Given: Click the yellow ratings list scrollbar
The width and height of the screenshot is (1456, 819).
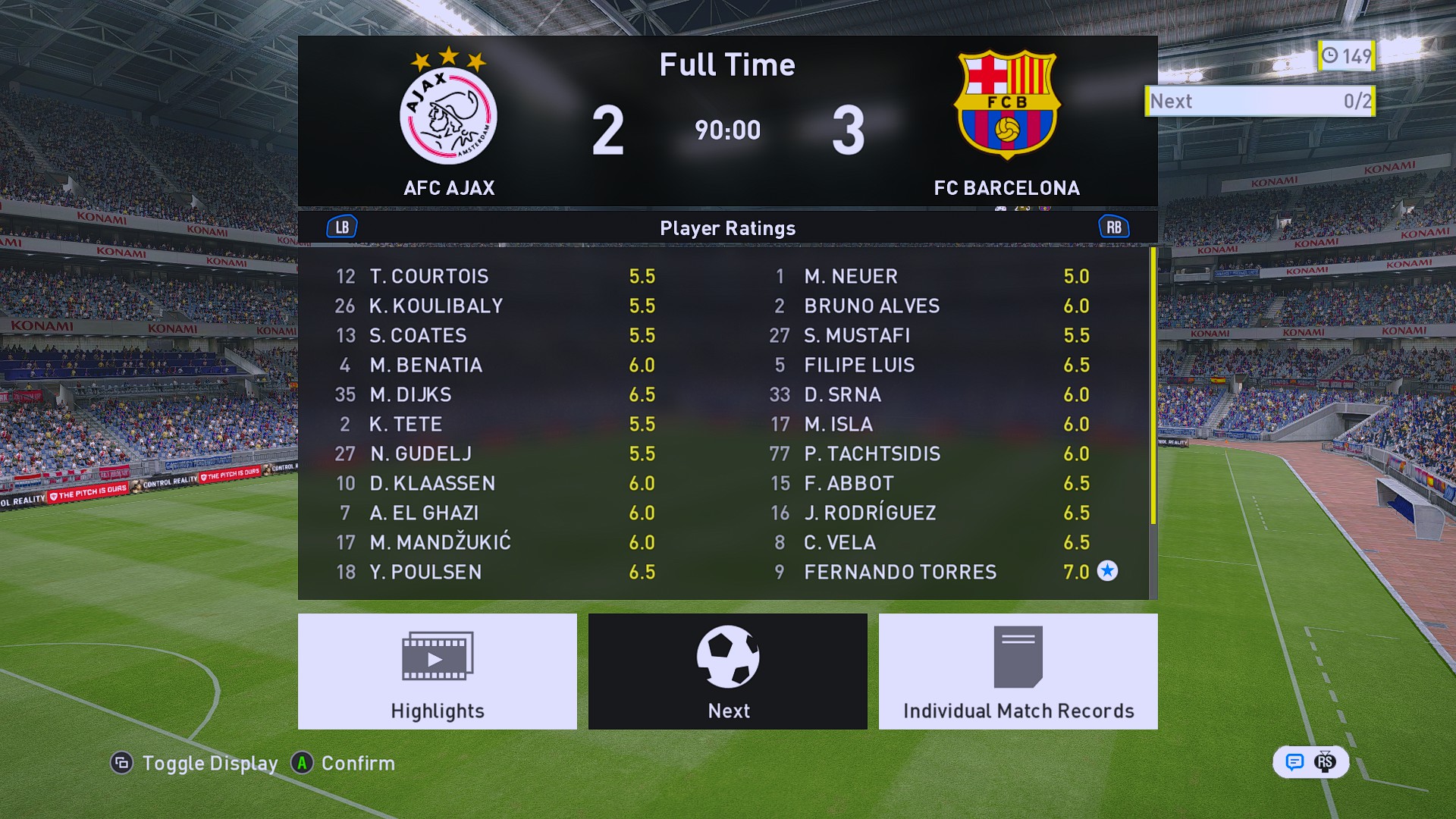Looking at the screenshot, I should pyautogui.click(x=1153, y=387).
